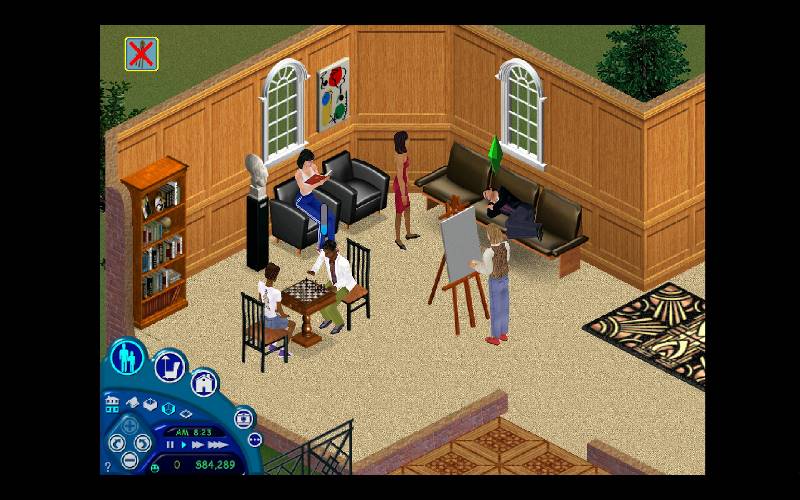Open Buy mode with the chair icon
Viewport: 800px width, 500px height.
[x=170, y=367]
